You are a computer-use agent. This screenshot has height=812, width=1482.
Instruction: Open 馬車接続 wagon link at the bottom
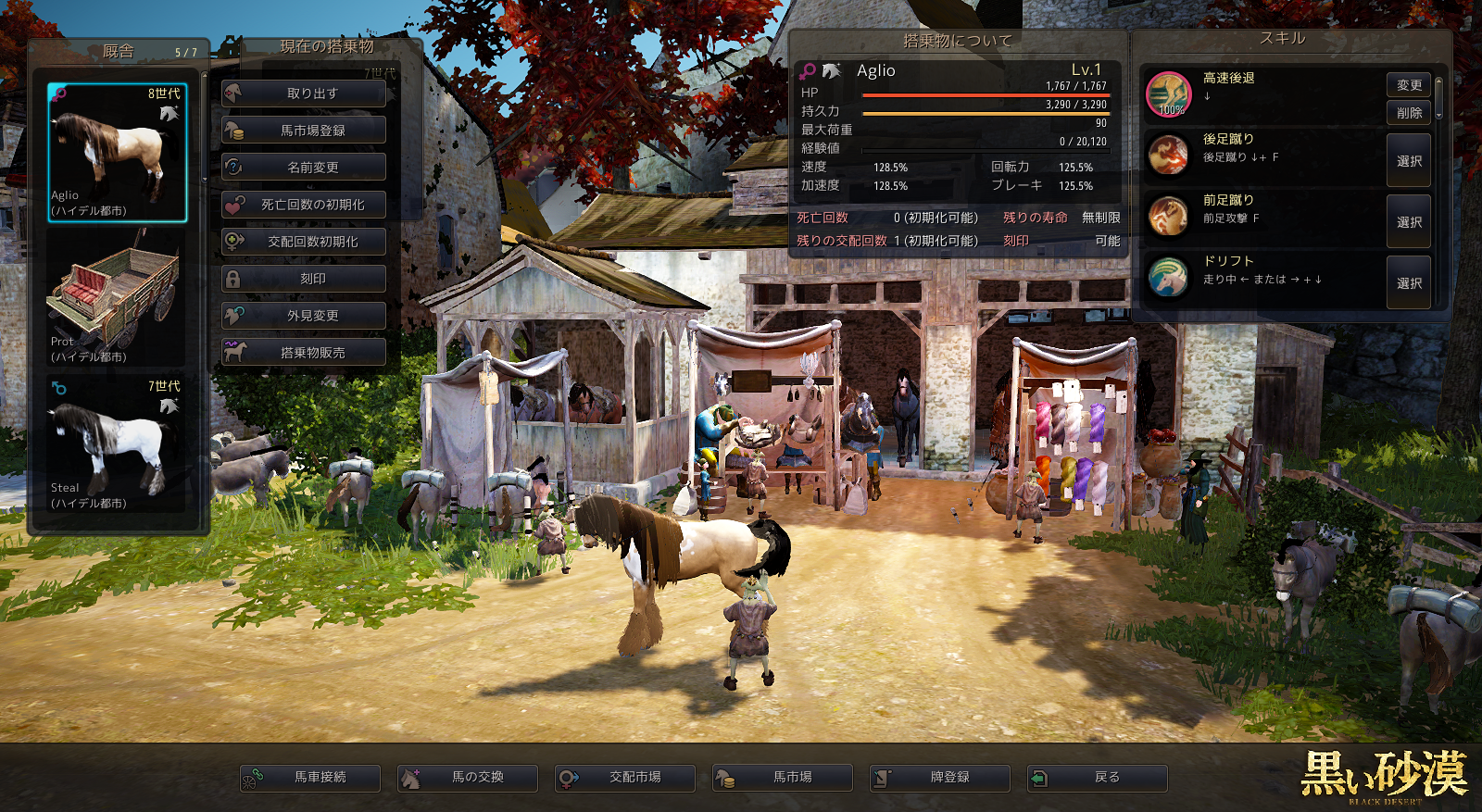tap(310, 778)
